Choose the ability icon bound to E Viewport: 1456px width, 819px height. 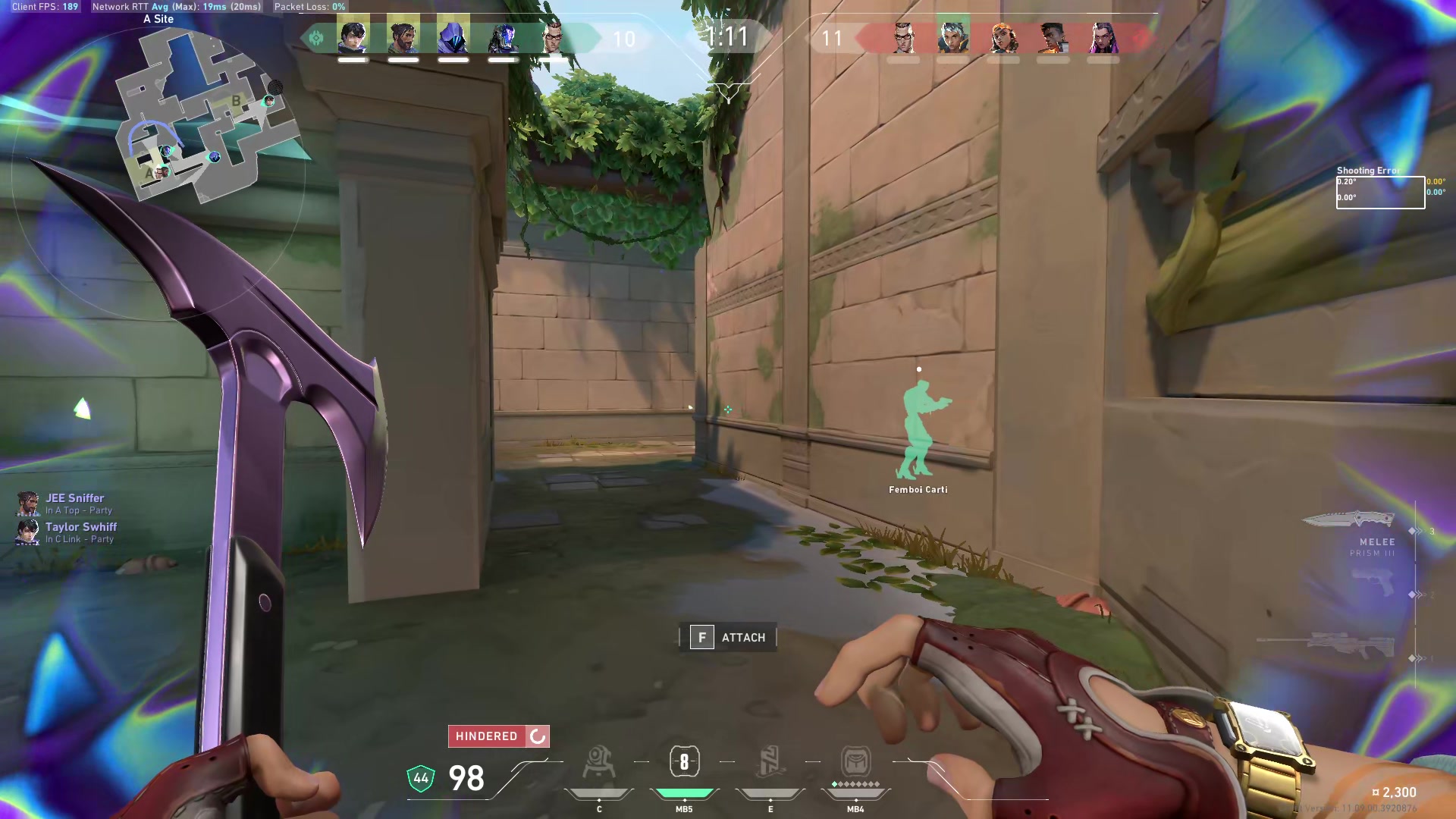[770, 762]
